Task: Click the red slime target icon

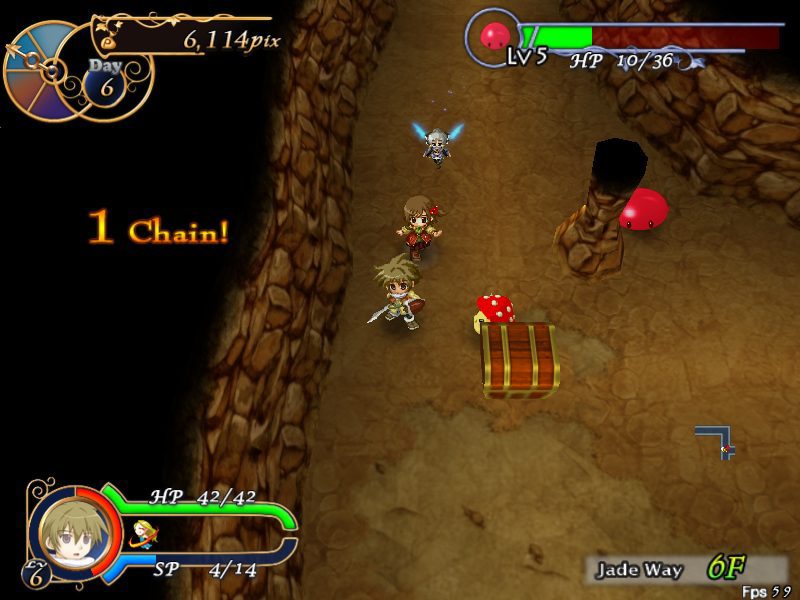Action: pos(495,37)
